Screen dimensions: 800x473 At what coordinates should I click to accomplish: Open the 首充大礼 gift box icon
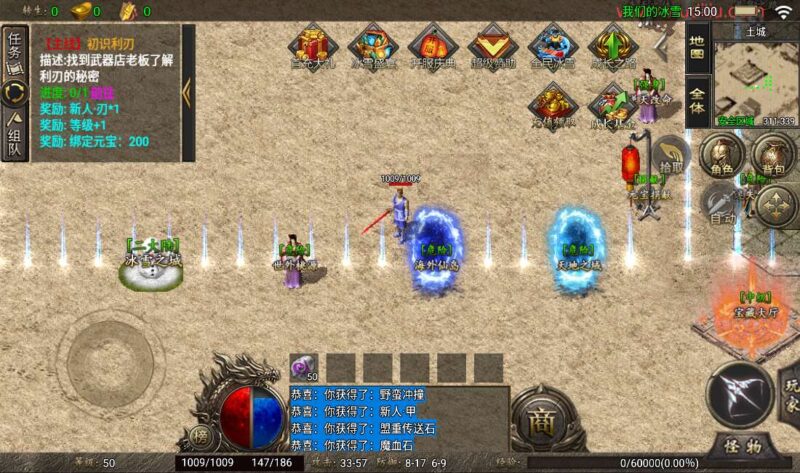tap(315, 46)
